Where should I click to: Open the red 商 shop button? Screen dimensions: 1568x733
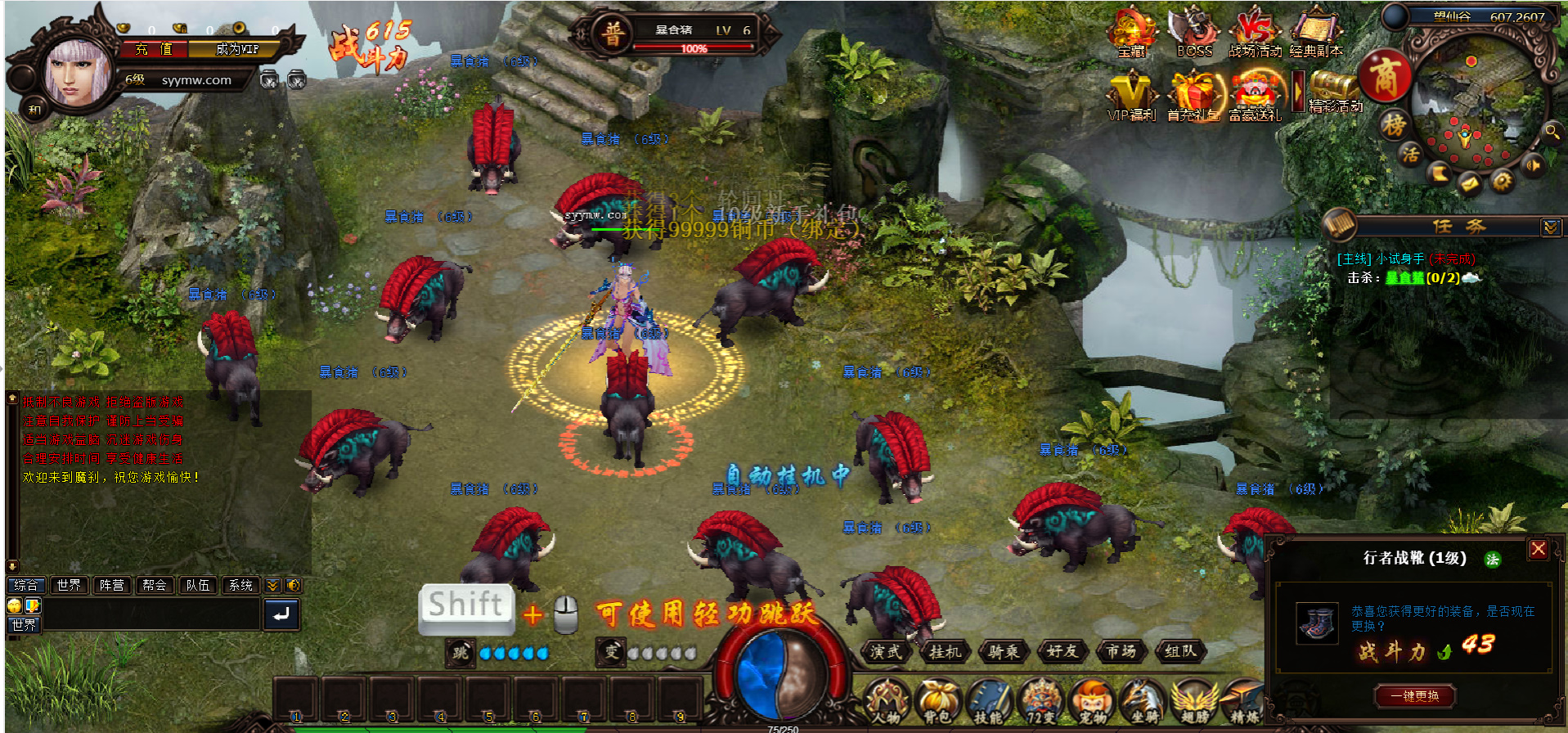coord(1384,78)
